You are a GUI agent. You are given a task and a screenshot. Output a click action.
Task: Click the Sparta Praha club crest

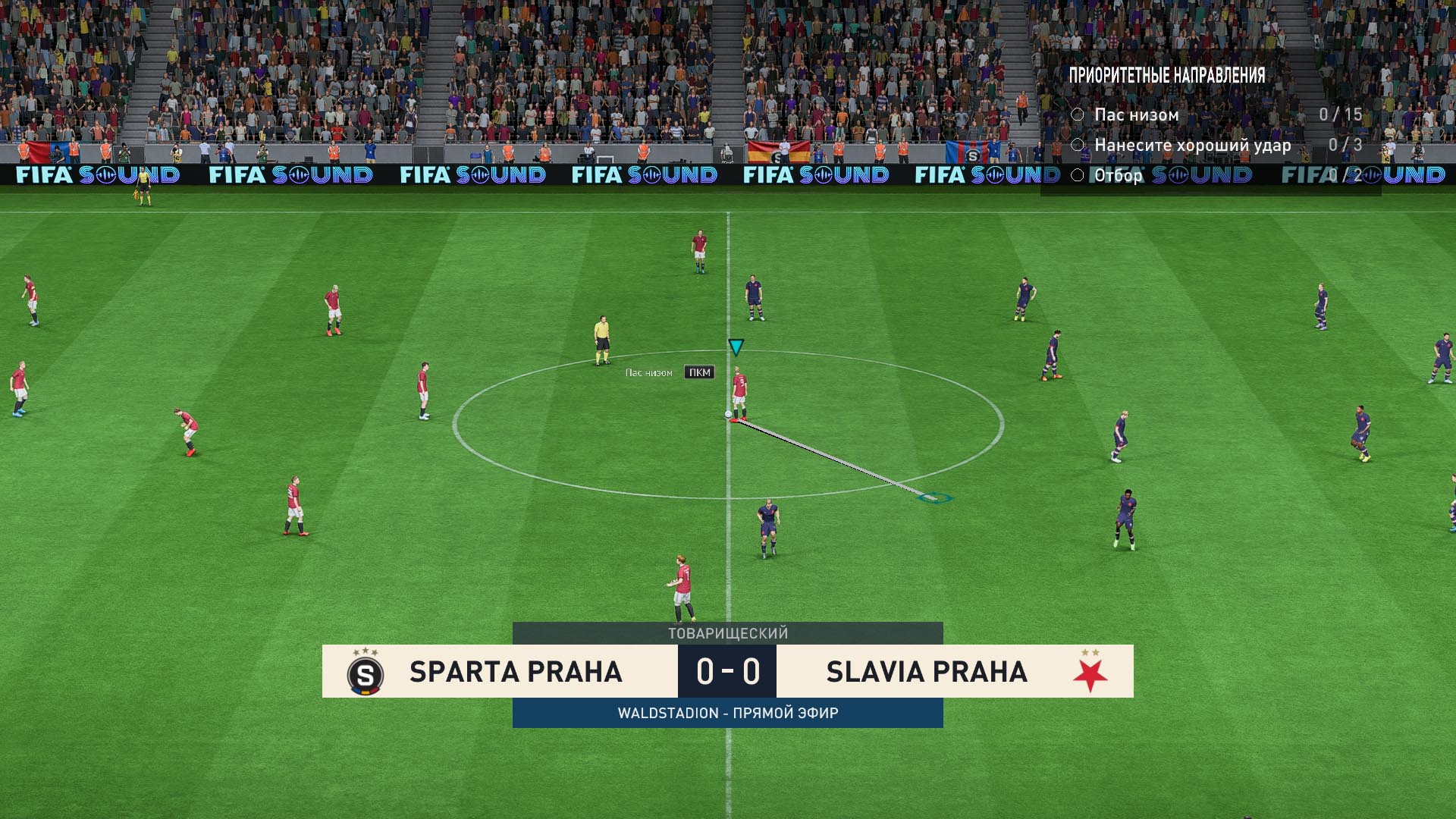point(365,673)
